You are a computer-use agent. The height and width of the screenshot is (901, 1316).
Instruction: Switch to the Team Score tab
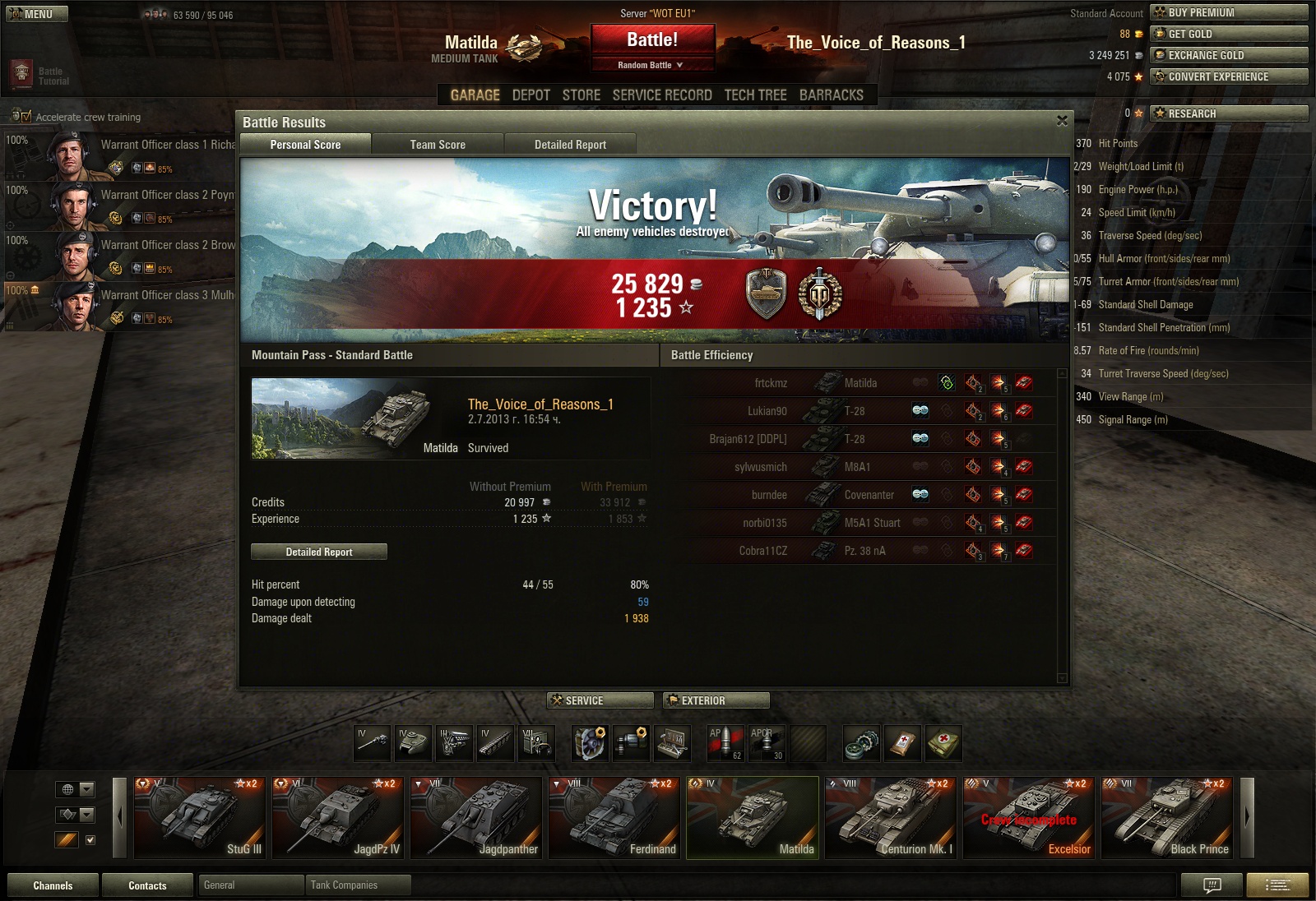pyautogui.click(x=438, y=145)
